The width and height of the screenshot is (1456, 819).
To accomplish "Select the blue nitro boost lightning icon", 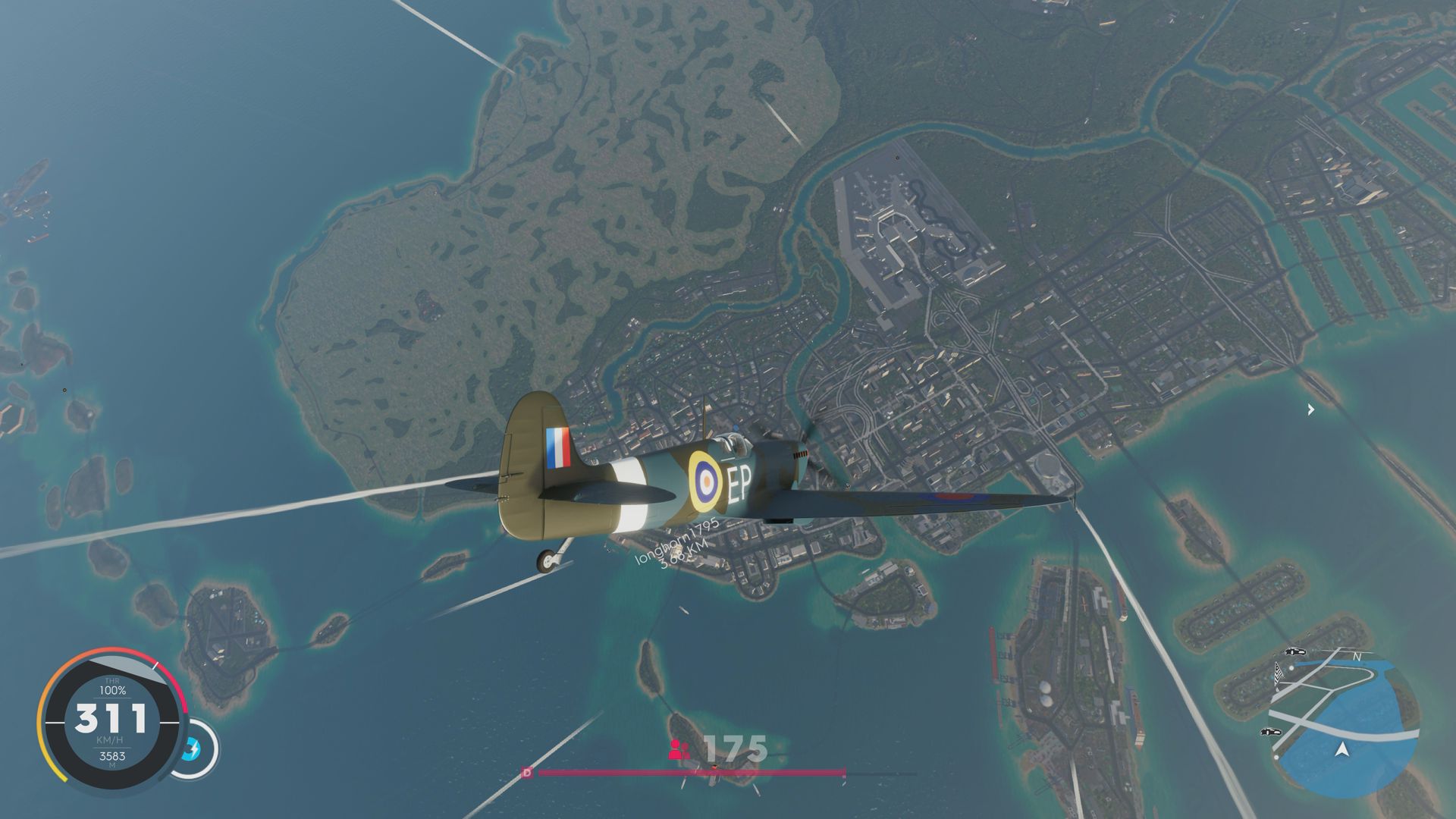I will tap(192, 748).
